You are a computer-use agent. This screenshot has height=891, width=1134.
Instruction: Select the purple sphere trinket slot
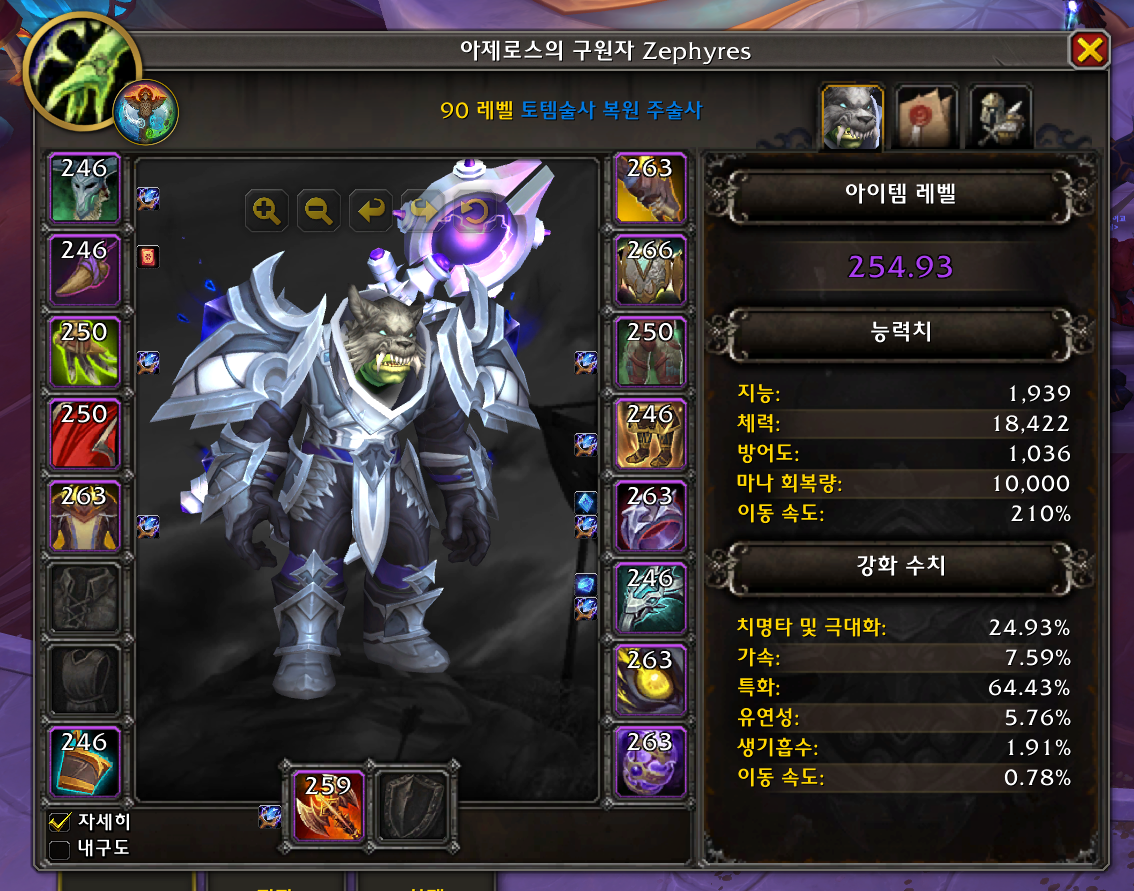pos(650,762)
